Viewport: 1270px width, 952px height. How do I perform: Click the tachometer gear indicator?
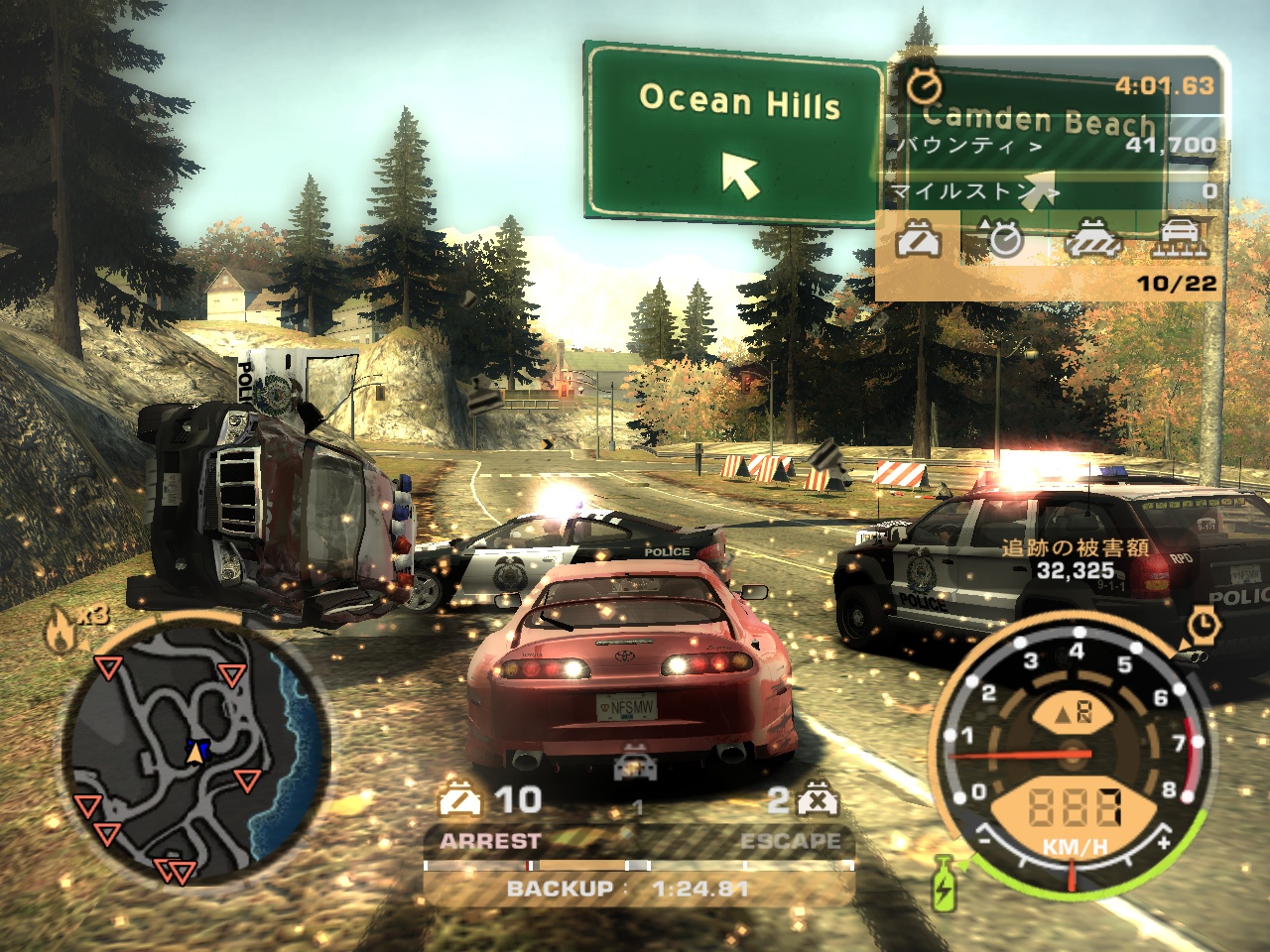[1071, 710]
